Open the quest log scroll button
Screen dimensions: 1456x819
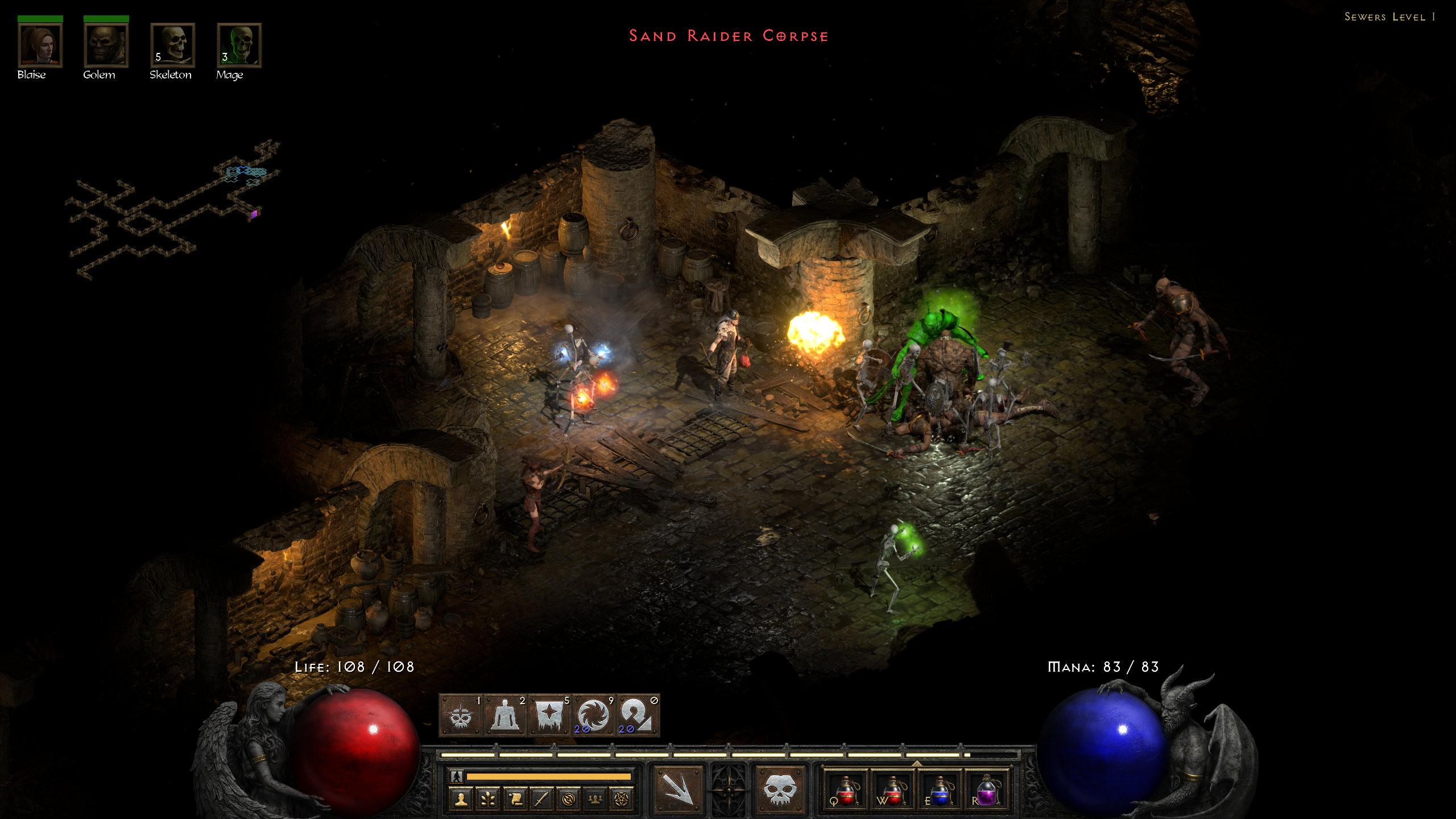(x=515, y=799)
